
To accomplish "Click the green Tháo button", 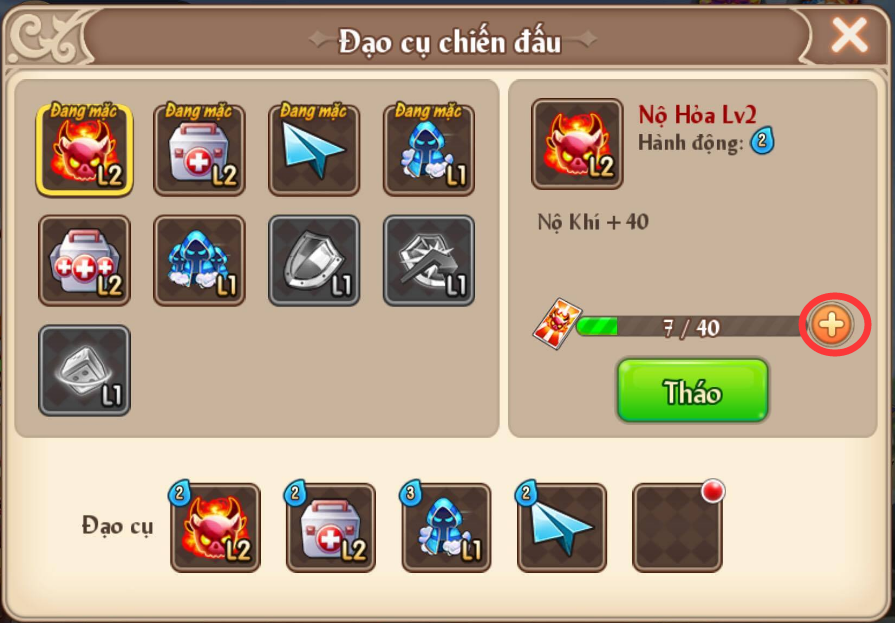I will tap(692, 391).
